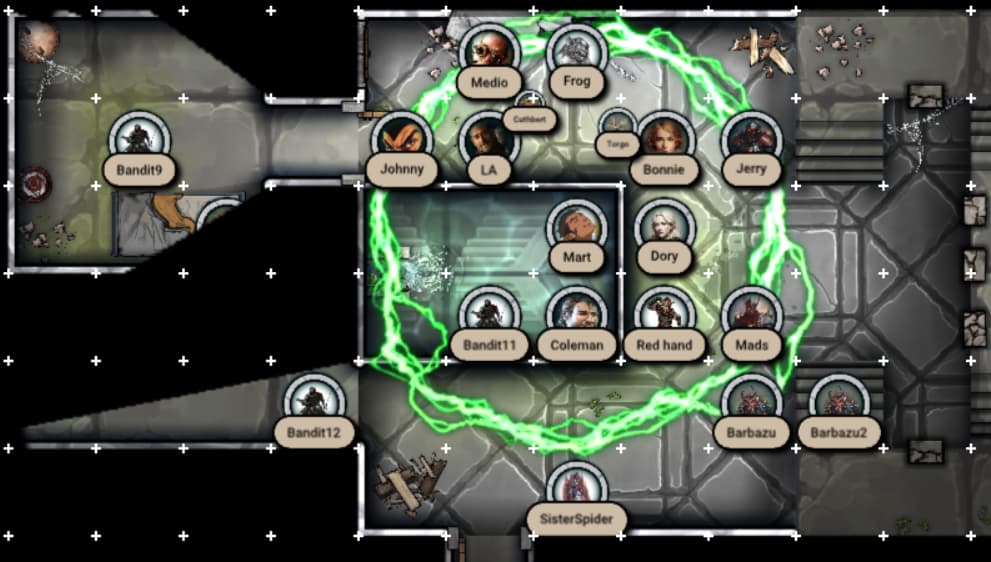Click the Medio character token
Screen dimensions: 991x562
point(489,52)
